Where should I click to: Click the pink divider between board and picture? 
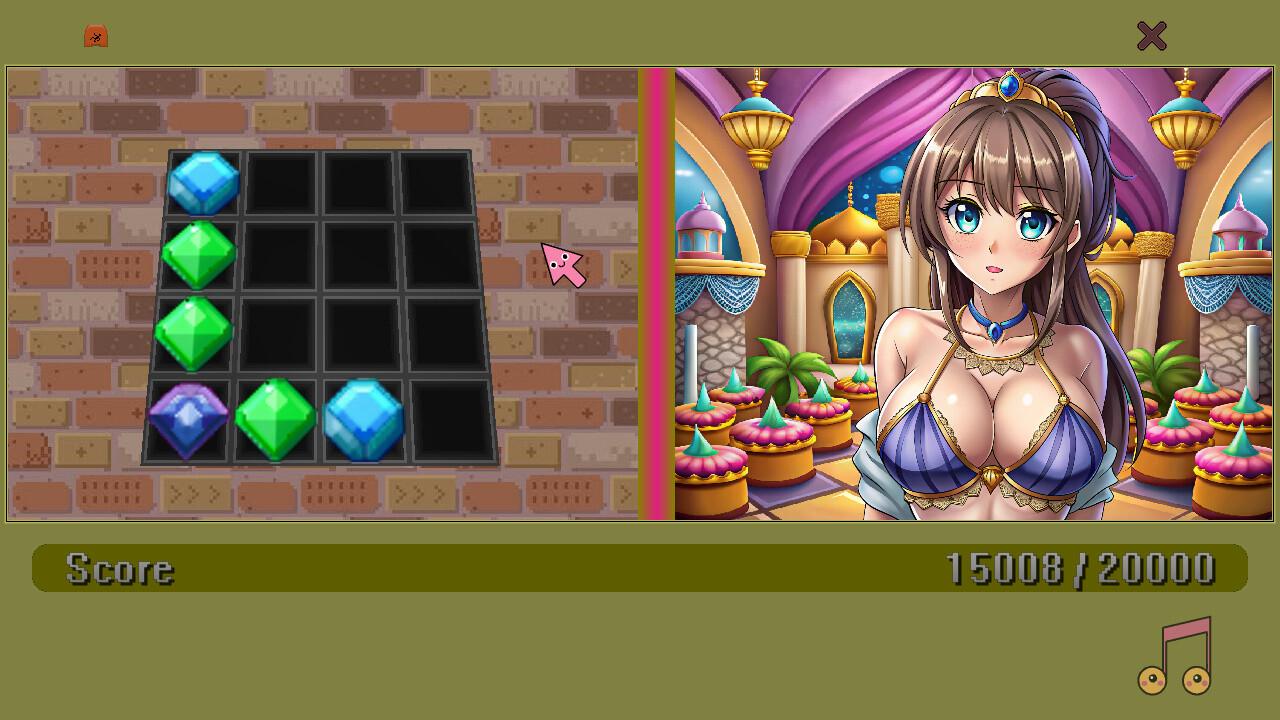[x=655, y=290]
